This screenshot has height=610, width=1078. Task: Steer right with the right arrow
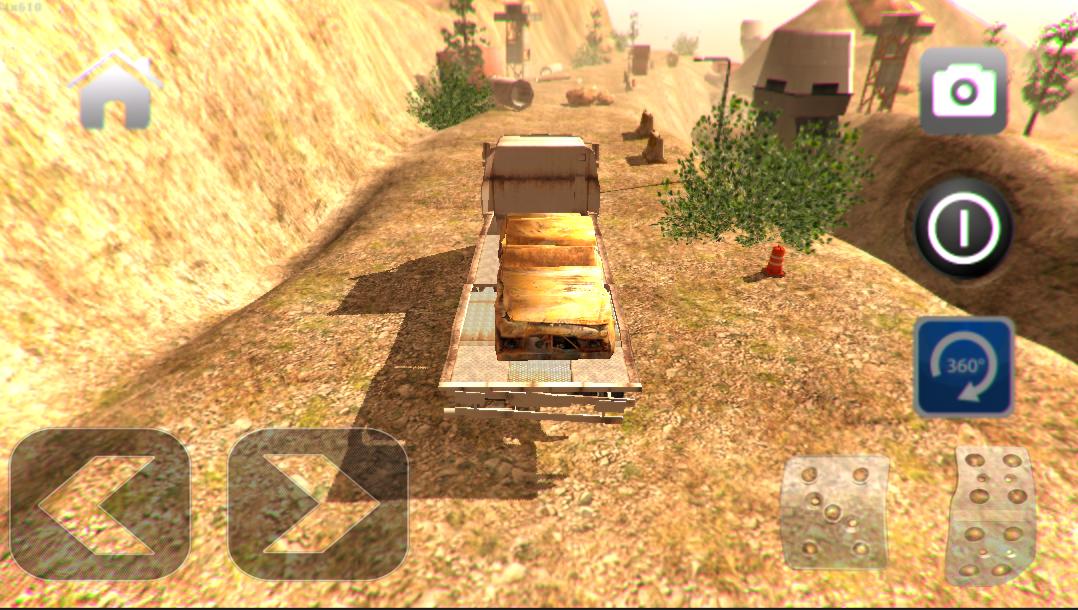coord(318,504)
